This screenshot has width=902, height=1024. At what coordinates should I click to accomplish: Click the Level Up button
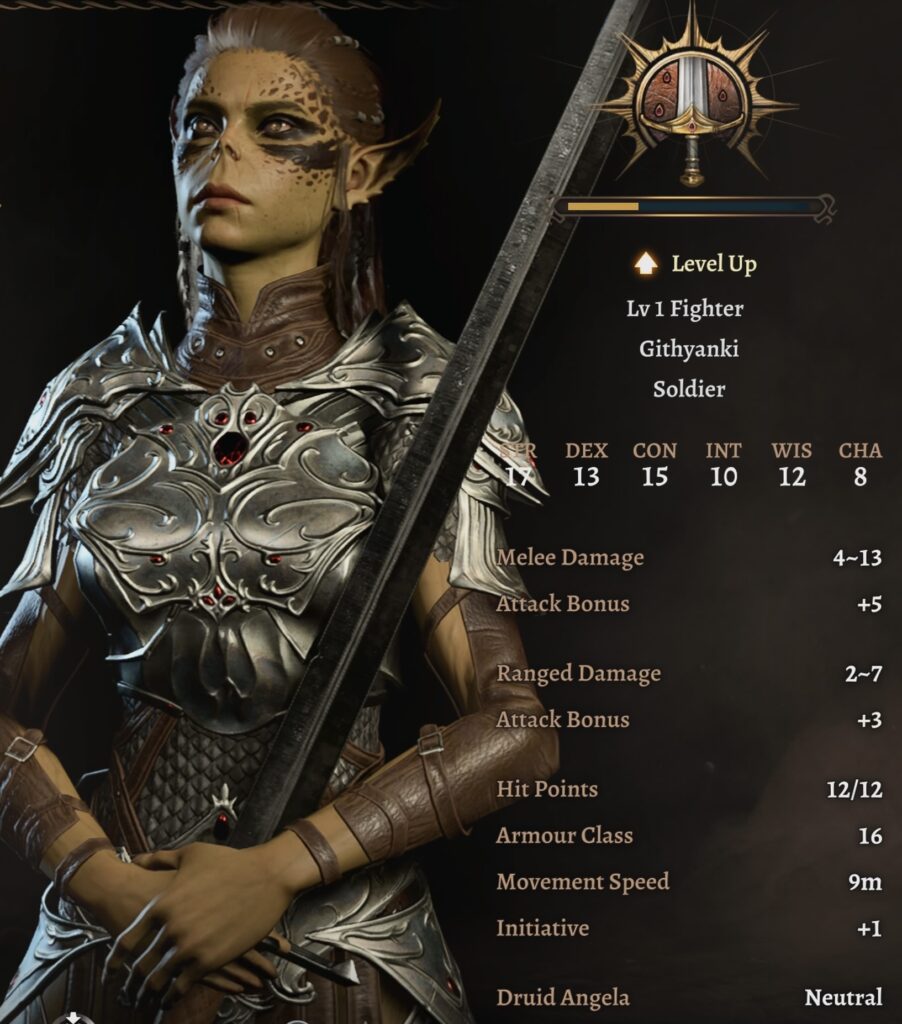[696, 264]
